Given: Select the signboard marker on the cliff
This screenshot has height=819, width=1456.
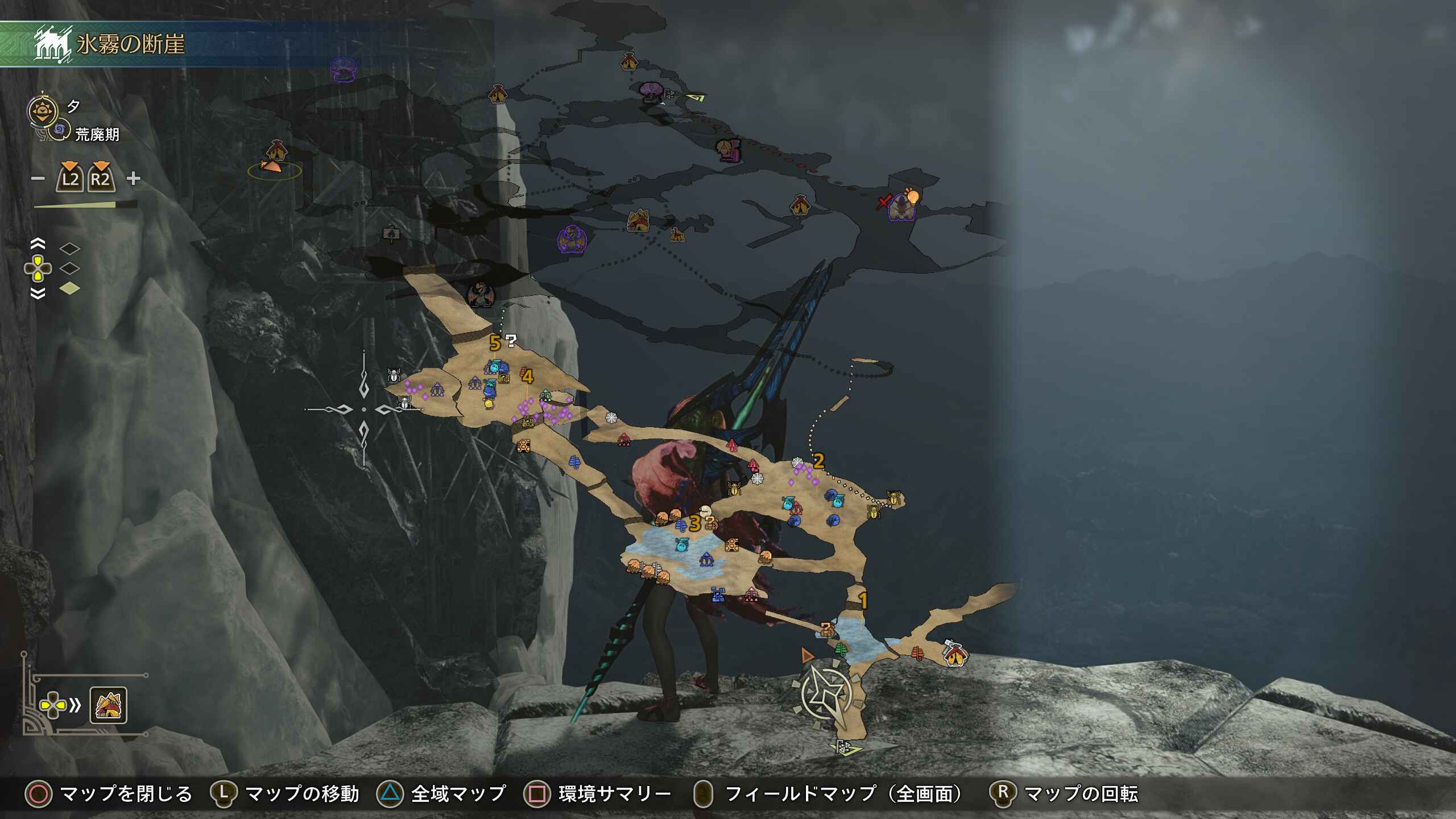Looking at the screenshot, I should click(391, 233).
